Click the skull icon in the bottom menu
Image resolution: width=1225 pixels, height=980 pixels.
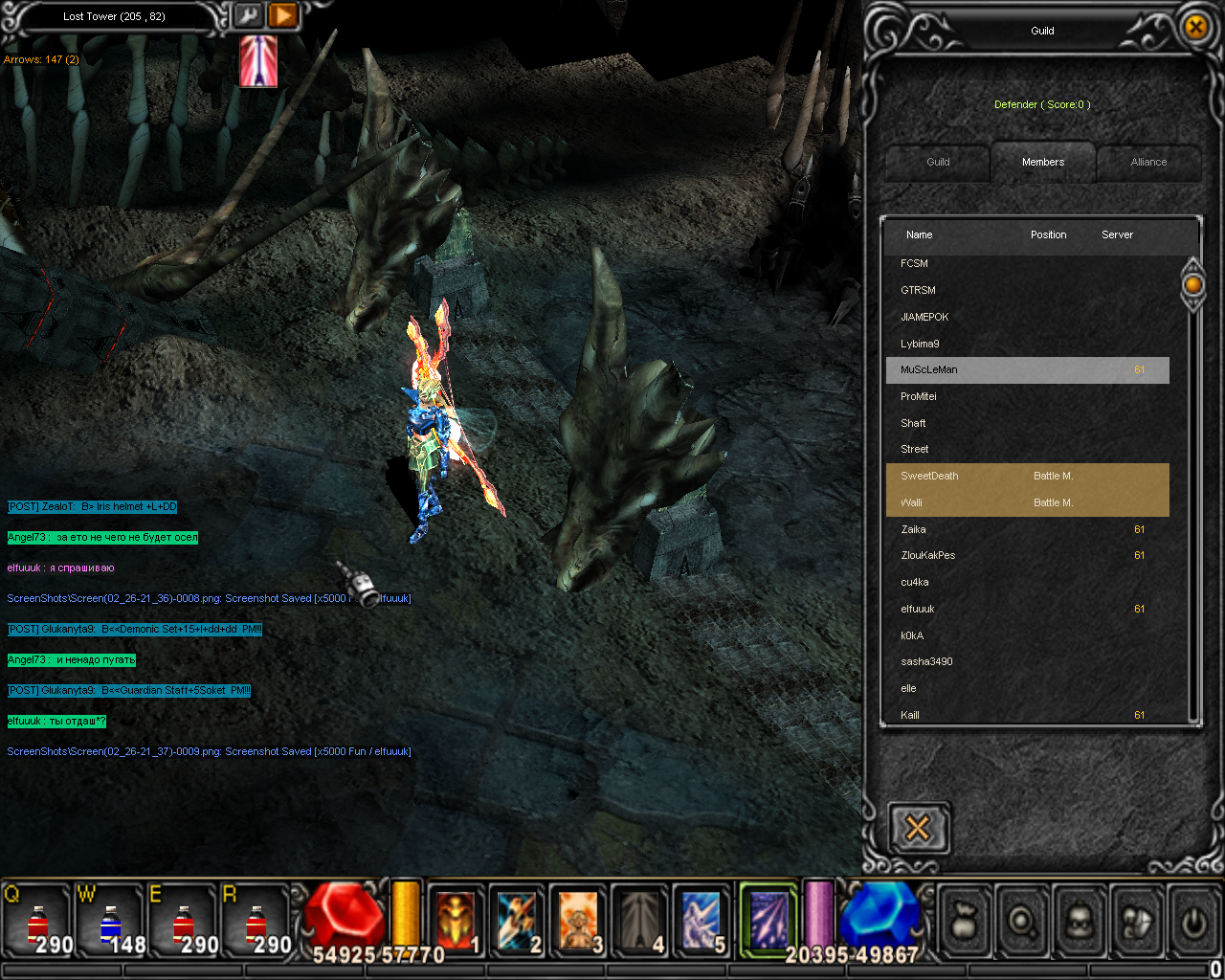pos(1079,922)
